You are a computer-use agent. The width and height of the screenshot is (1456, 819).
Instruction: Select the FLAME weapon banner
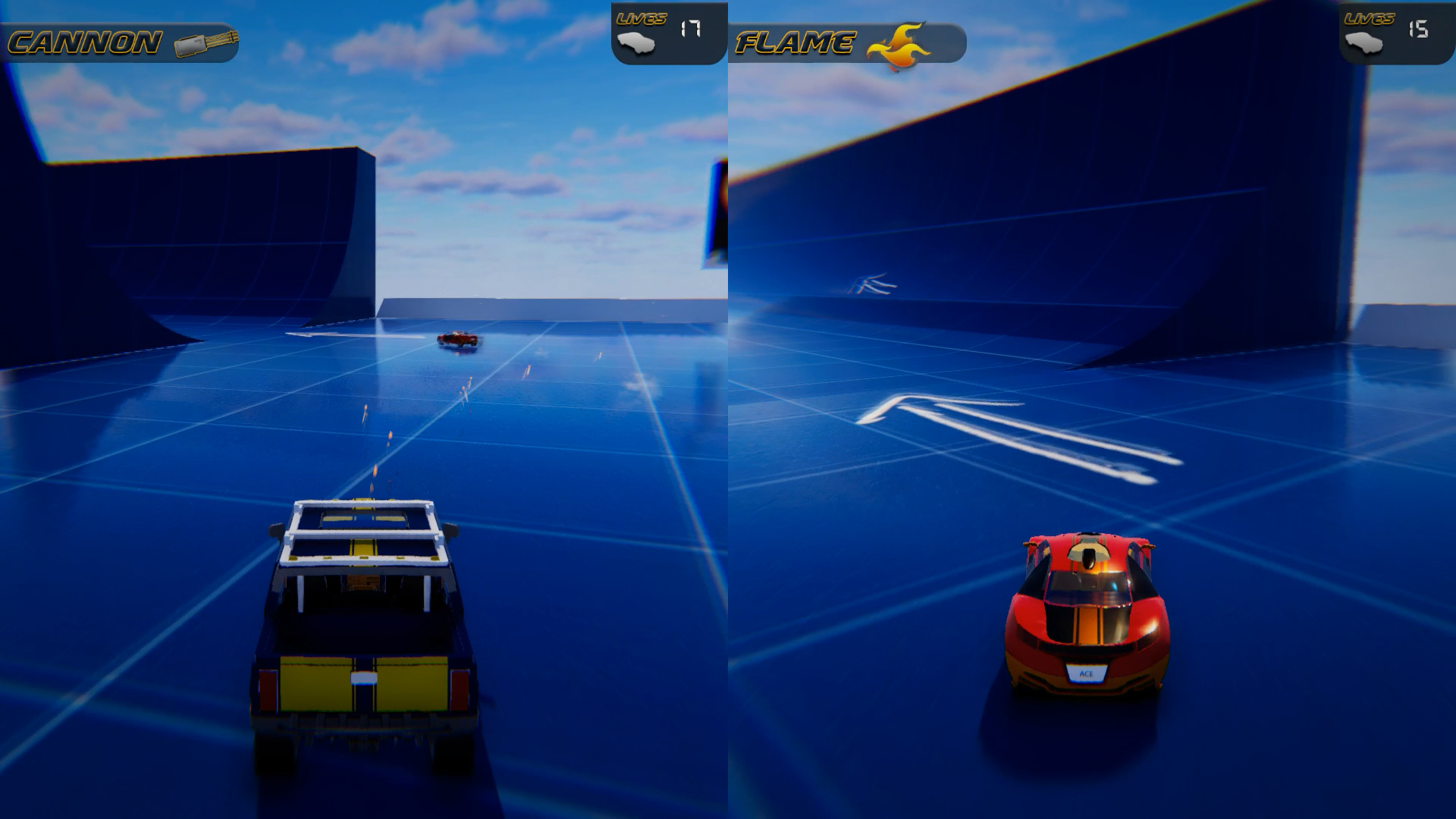click(849, 42)
